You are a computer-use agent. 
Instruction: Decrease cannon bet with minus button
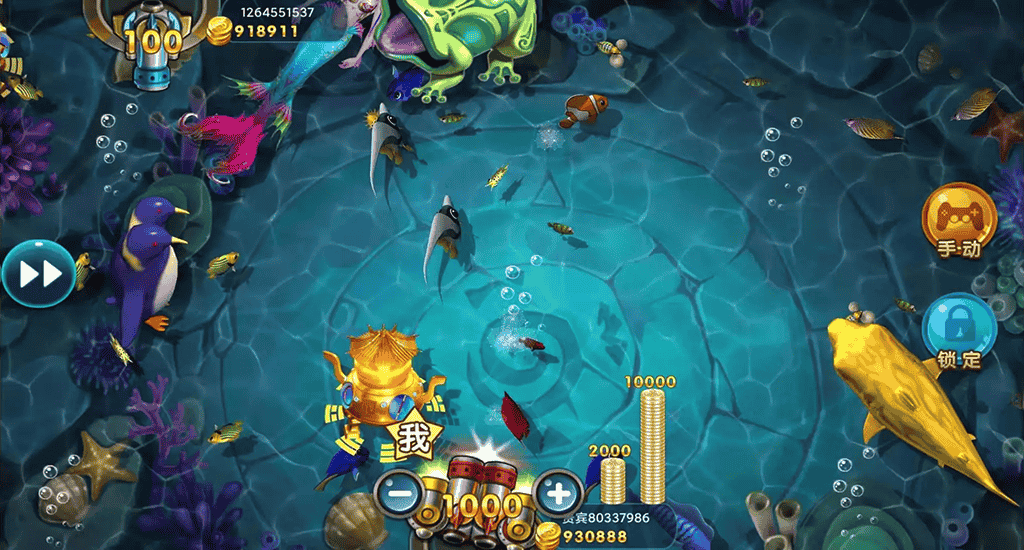tap(400, 493)
